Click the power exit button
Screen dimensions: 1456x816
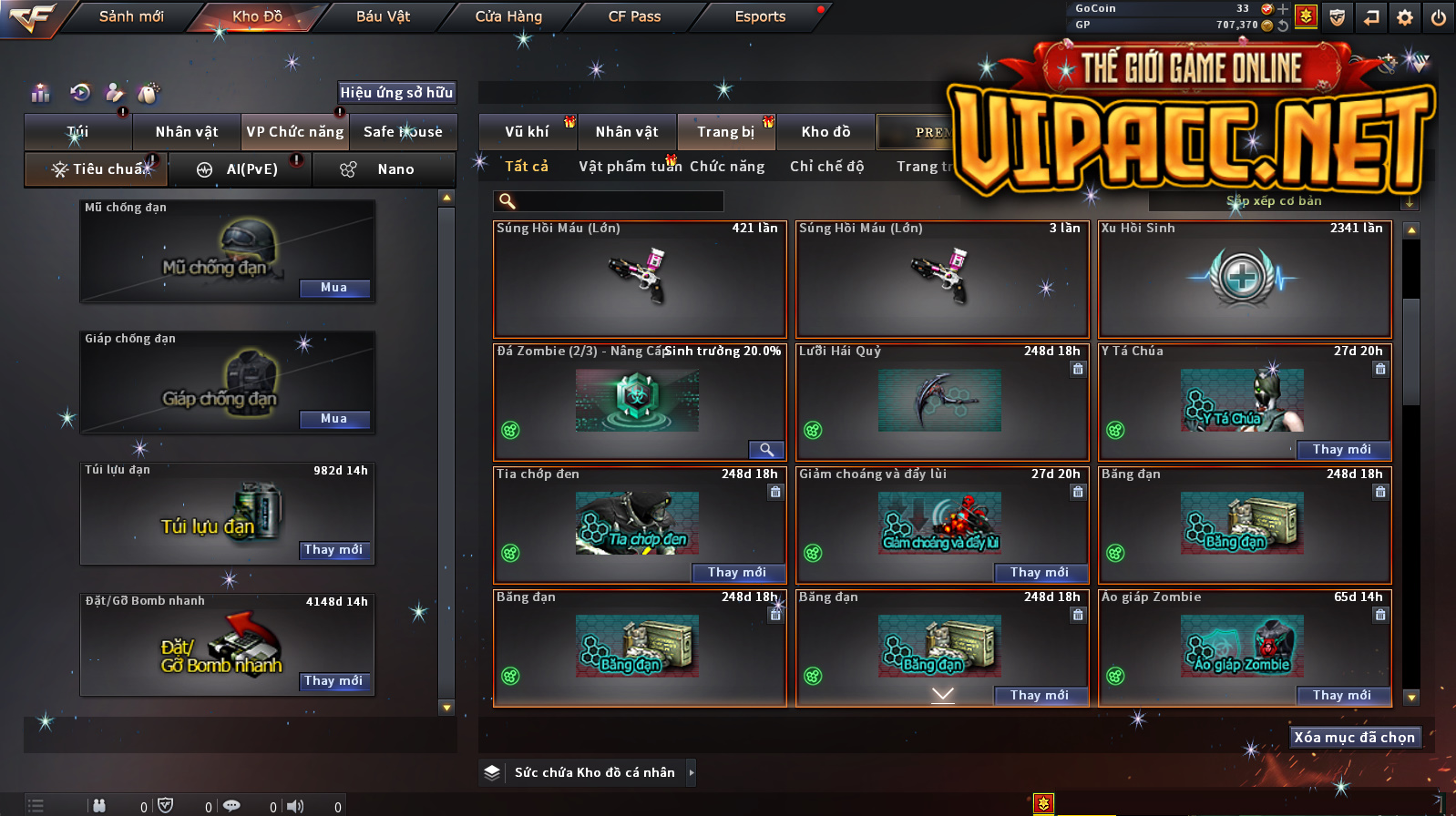pyautogui.click(x=1439, y=17)
